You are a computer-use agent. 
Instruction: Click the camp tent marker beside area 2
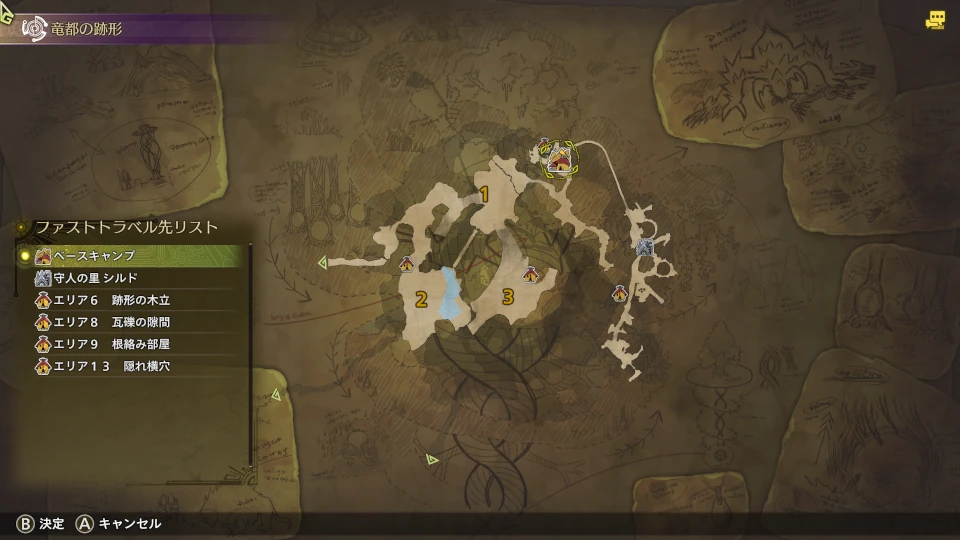(x=407, y=265)
